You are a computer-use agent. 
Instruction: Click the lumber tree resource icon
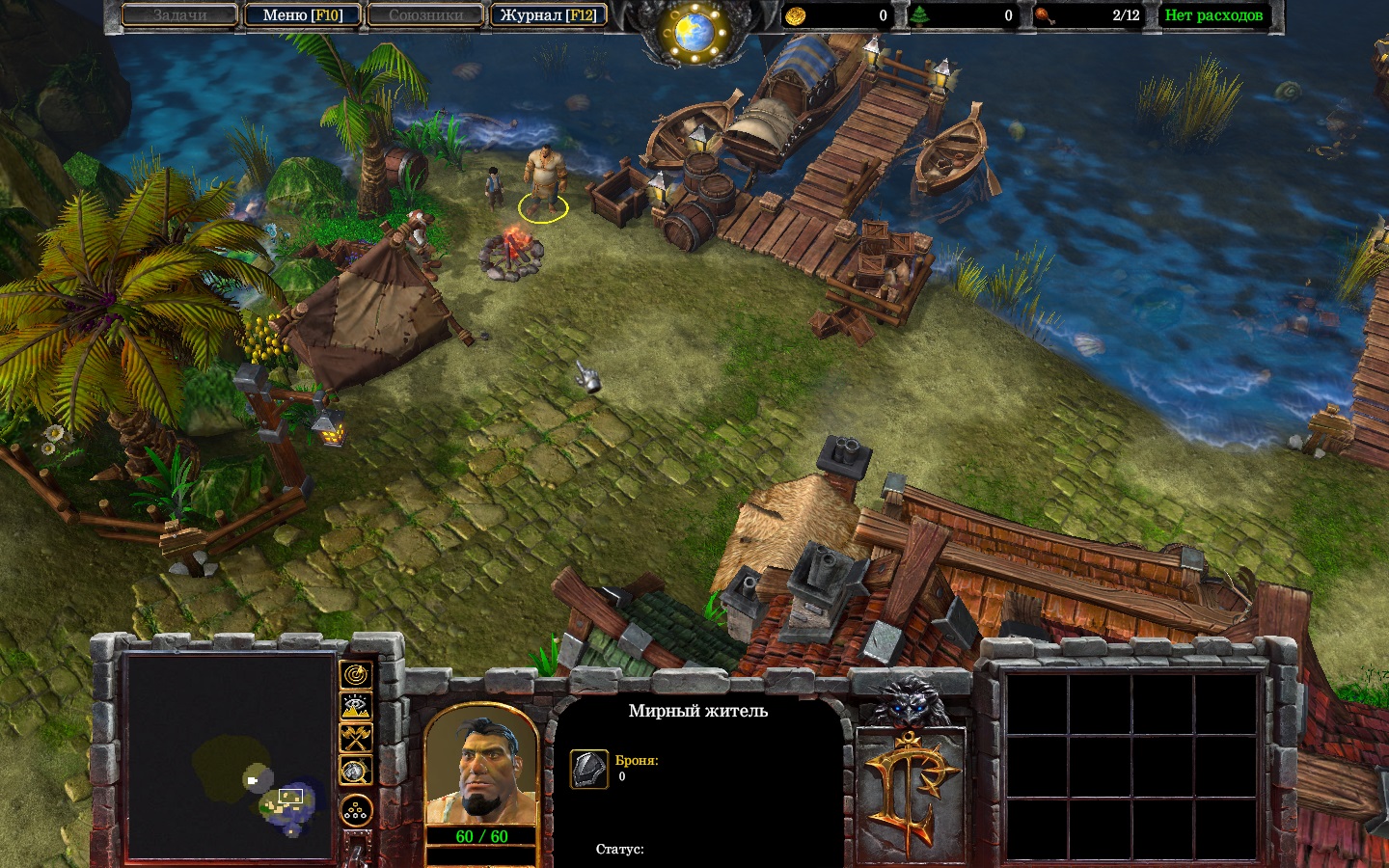point(921,15)
